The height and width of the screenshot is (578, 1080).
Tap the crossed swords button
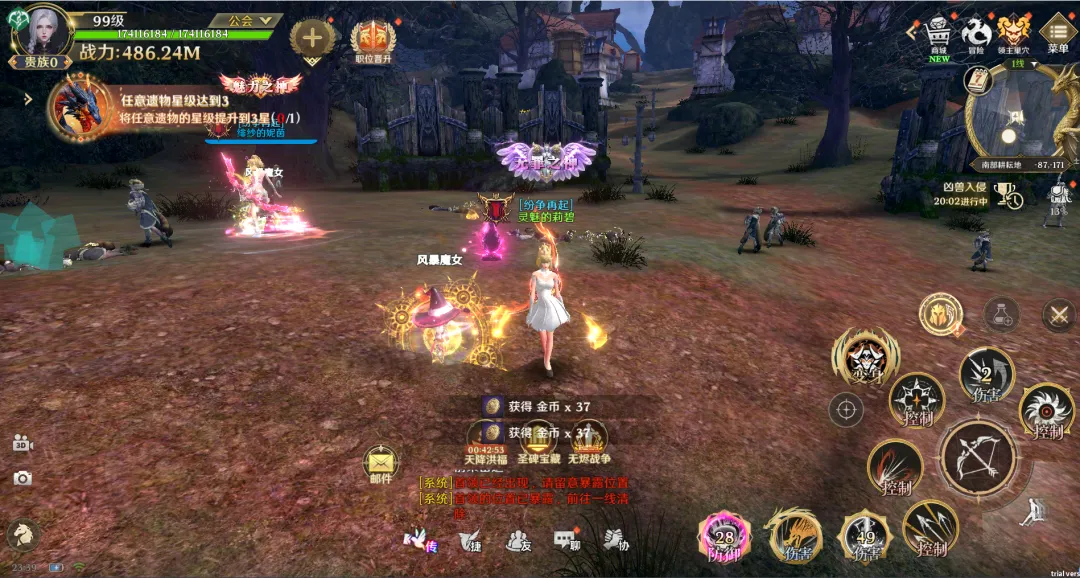(x=1058, y=316)
